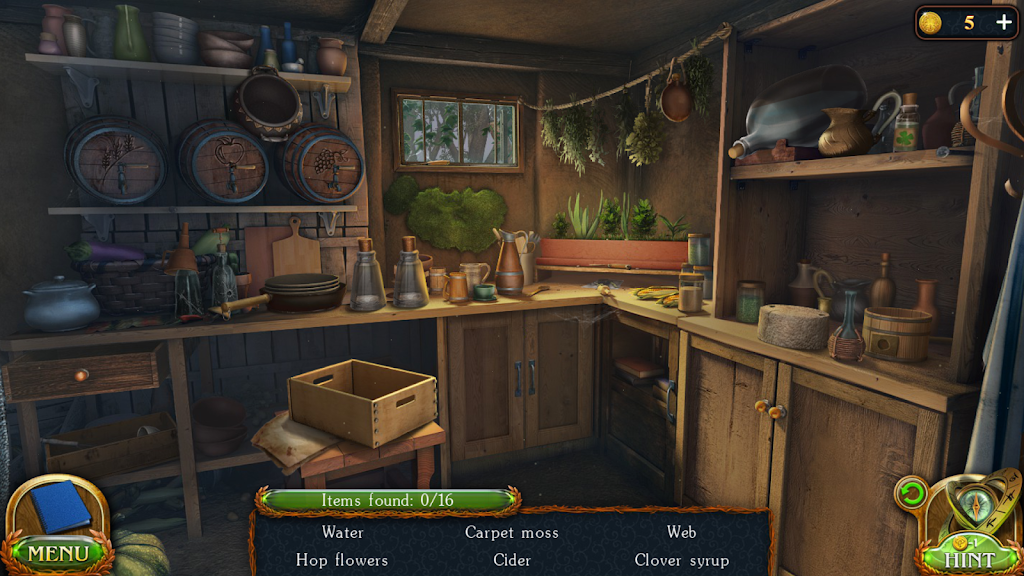Open the blue journal book

point(61,507)
